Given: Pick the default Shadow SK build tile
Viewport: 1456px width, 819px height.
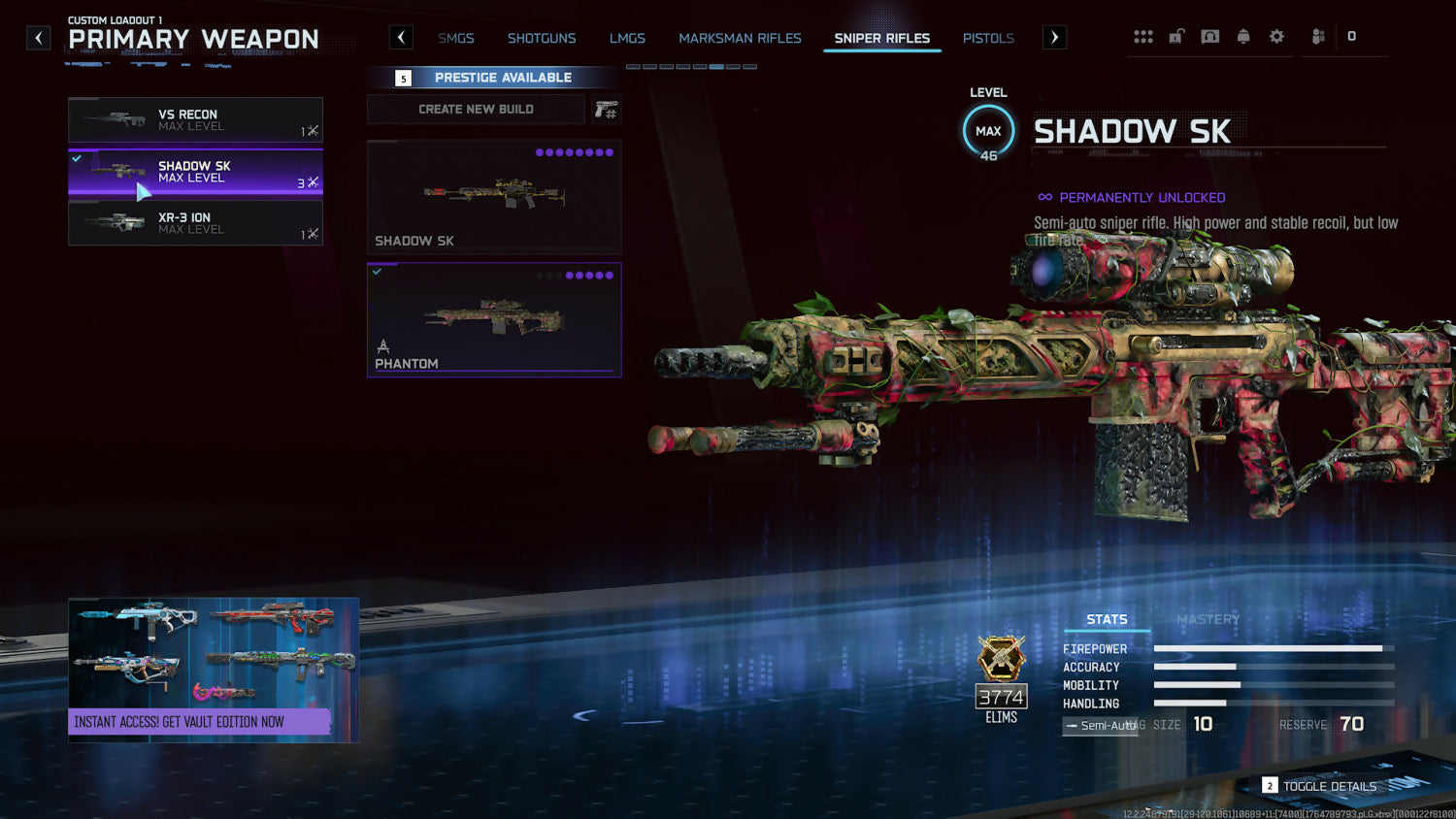Looking at the screenshot, I should 494,197.
